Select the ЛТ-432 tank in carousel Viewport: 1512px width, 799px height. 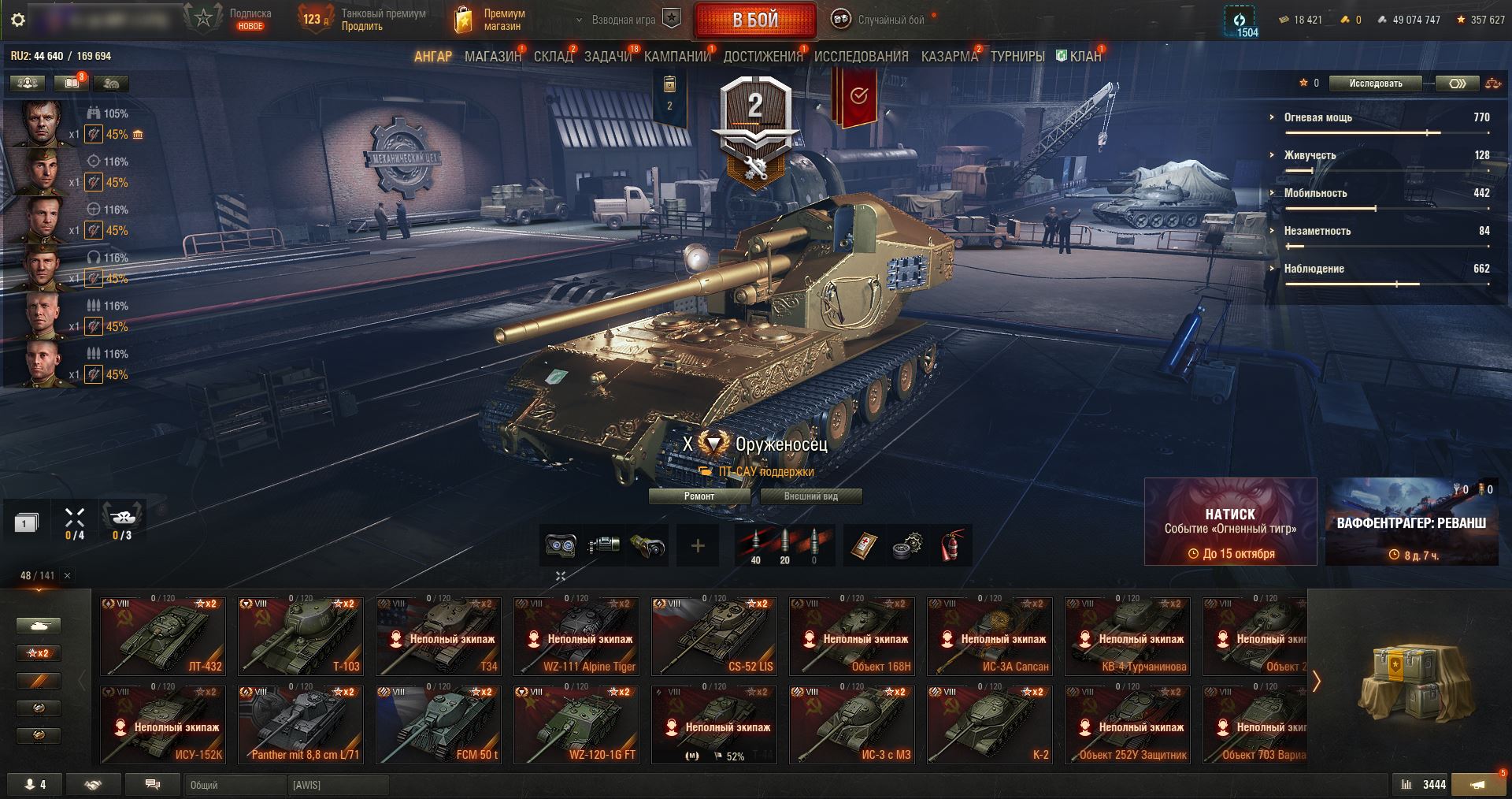163,636
